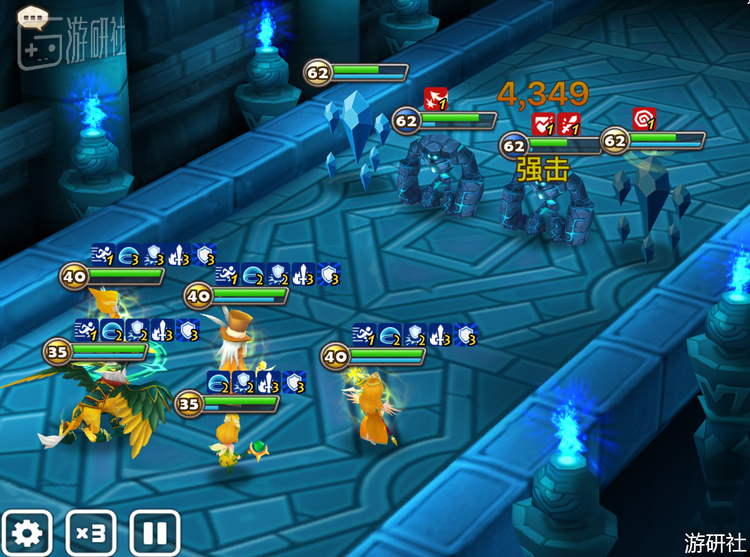
Task: Toggle the x3 battle speed button
Action: tap(91, 533)
